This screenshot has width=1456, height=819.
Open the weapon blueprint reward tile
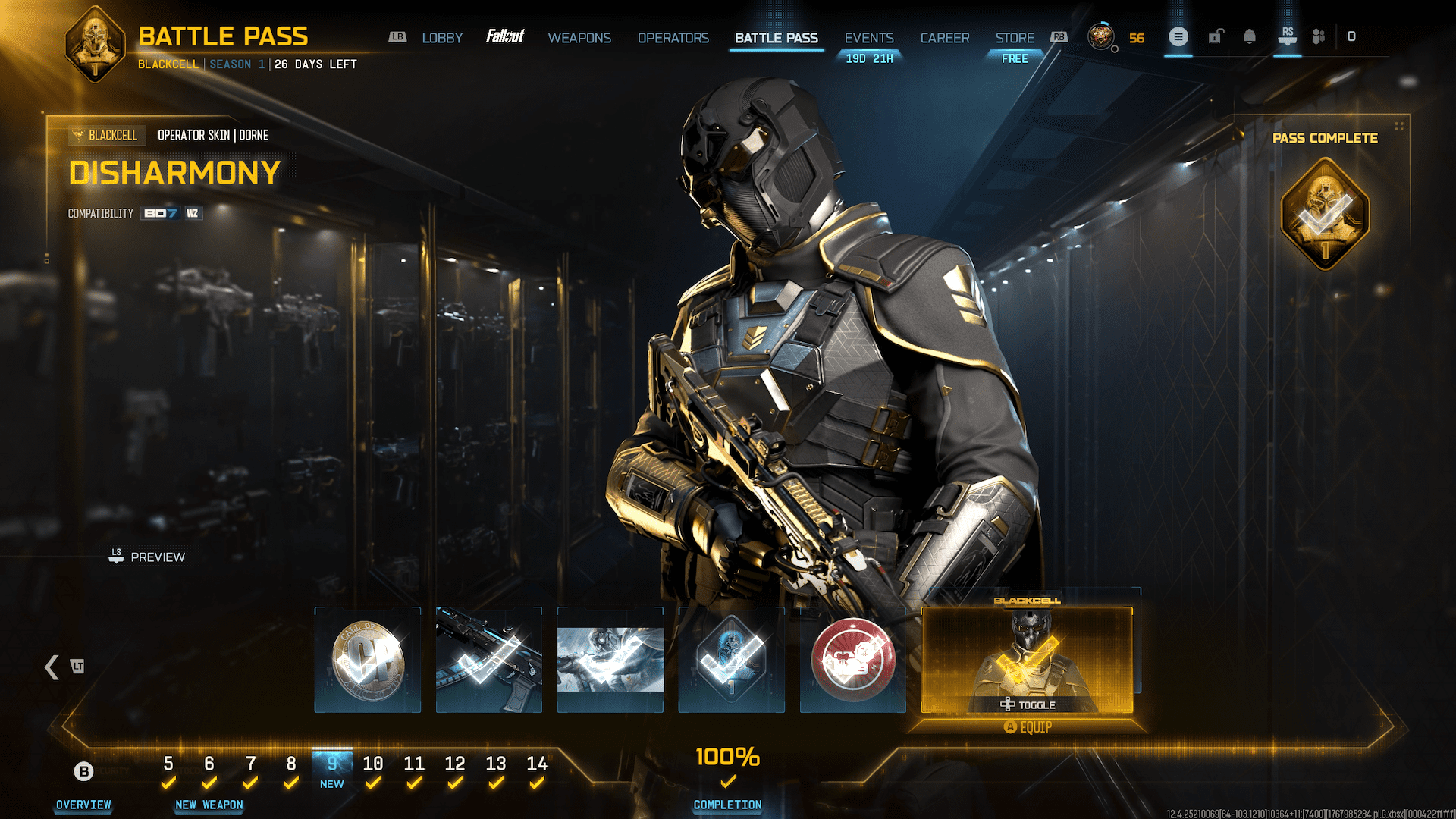tap(488, 660)
